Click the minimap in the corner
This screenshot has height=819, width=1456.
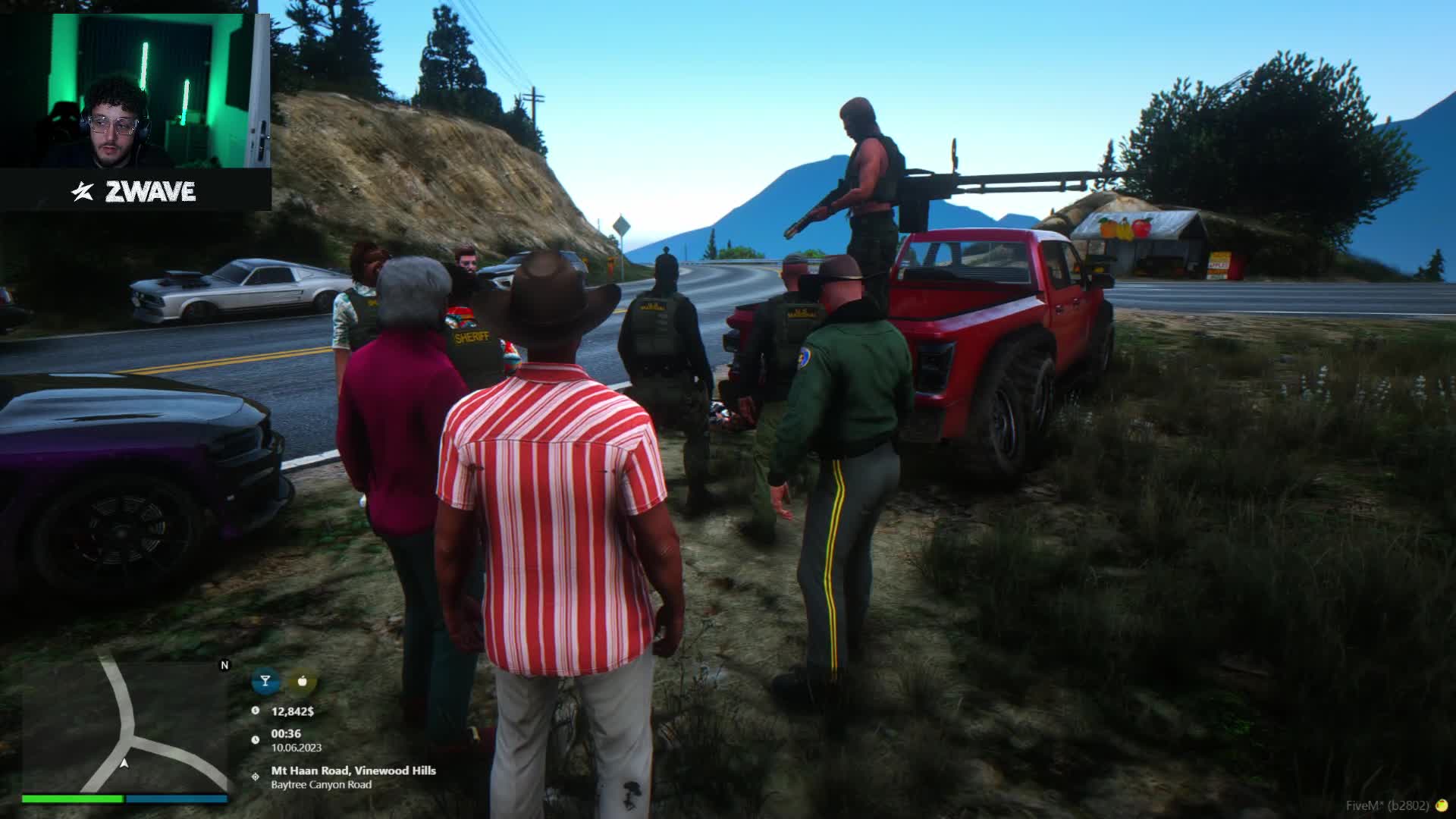(125, 726)
